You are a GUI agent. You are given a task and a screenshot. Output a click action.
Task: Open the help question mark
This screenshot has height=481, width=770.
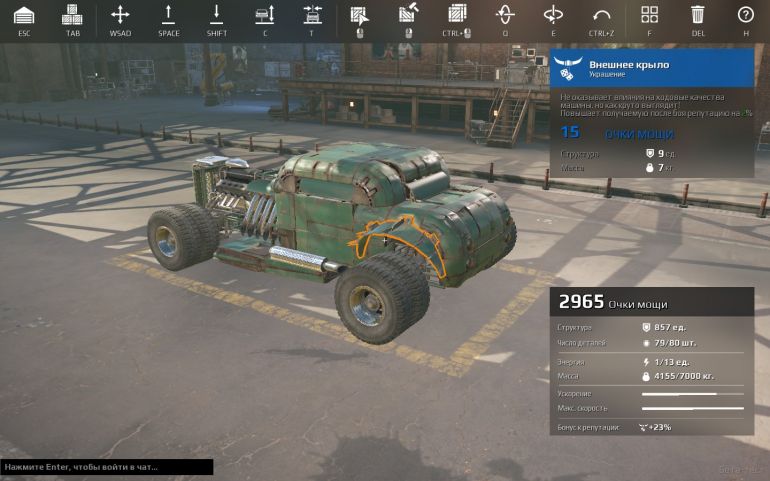[745, 15]
